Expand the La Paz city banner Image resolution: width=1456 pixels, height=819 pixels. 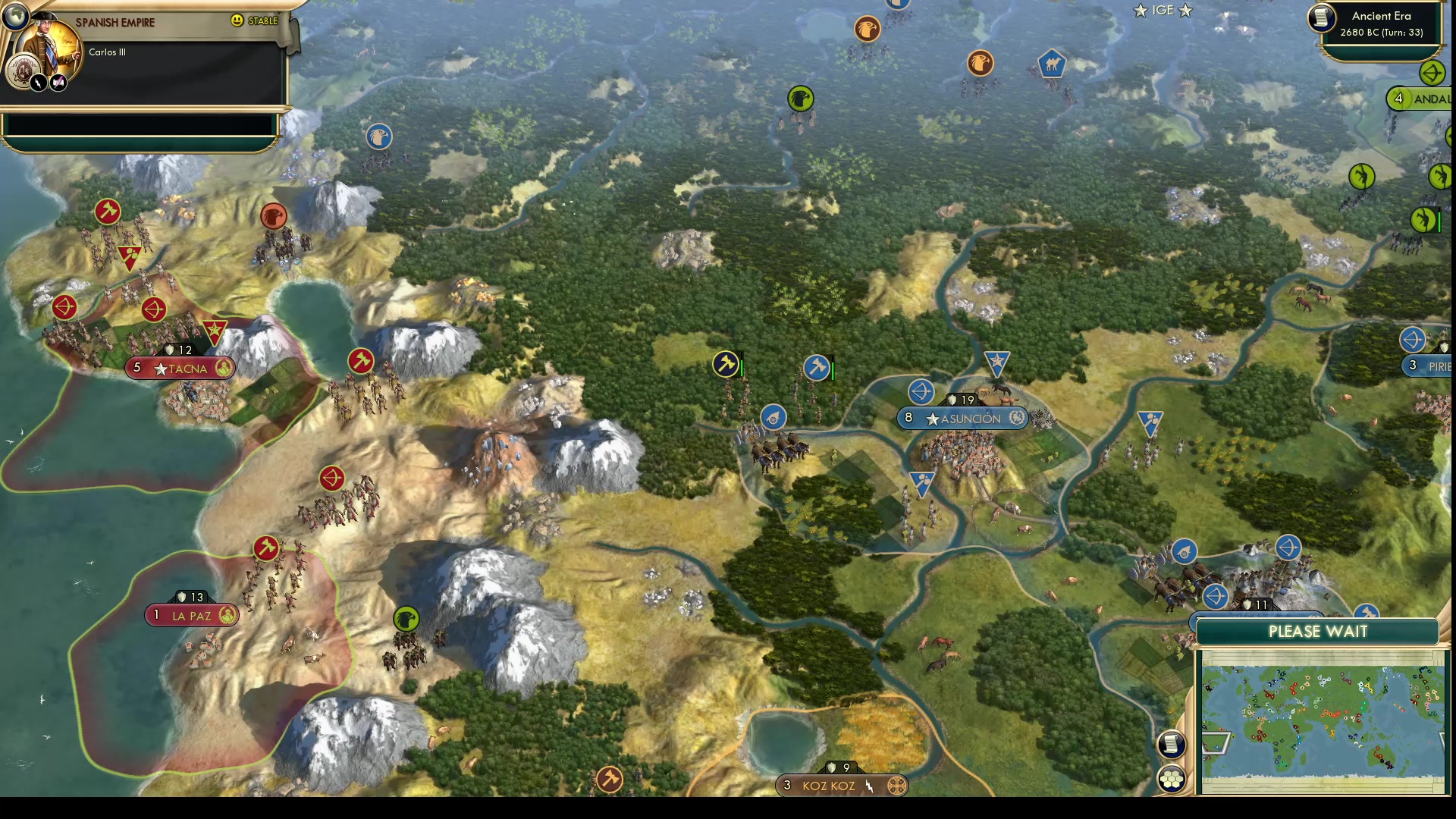point(191,615)
